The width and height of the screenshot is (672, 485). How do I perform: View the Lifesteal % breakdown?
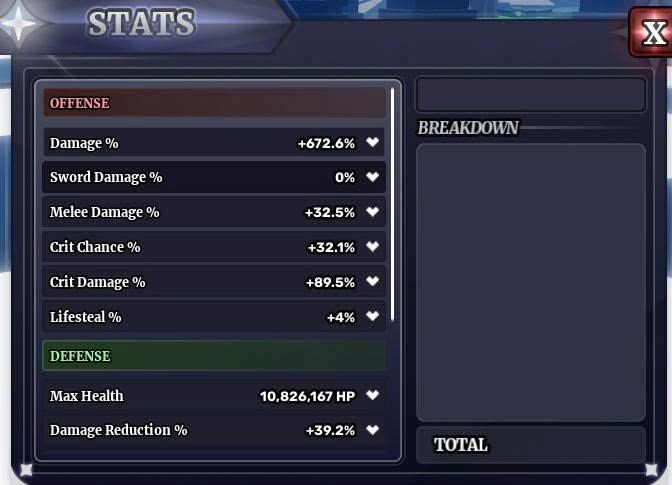pyautogui.click(x=372, y=317)
